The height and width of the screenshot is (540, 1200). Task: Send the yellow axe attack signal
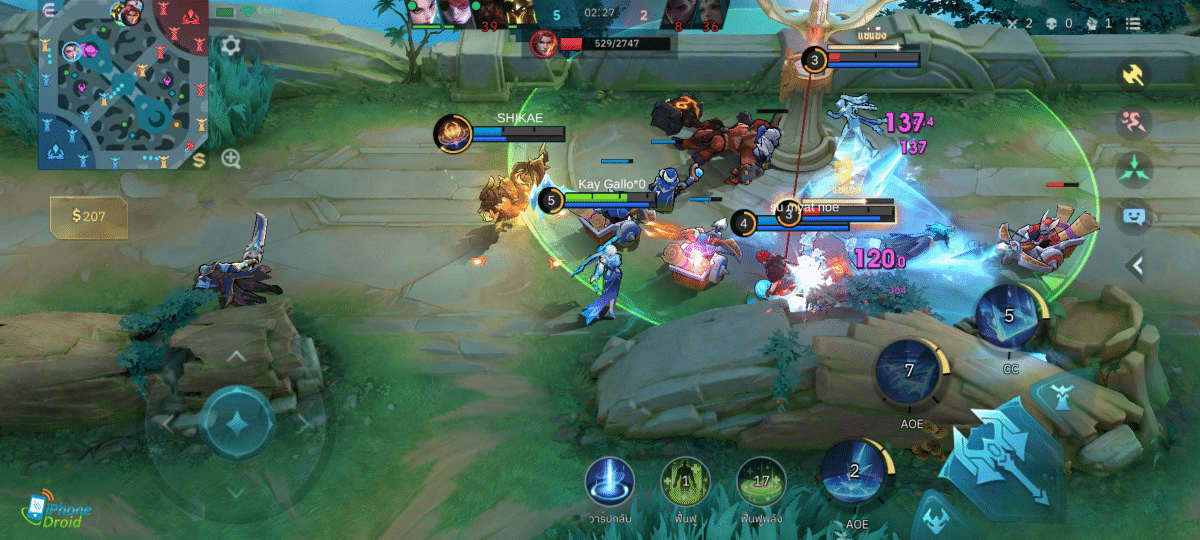coord(1134,74)
